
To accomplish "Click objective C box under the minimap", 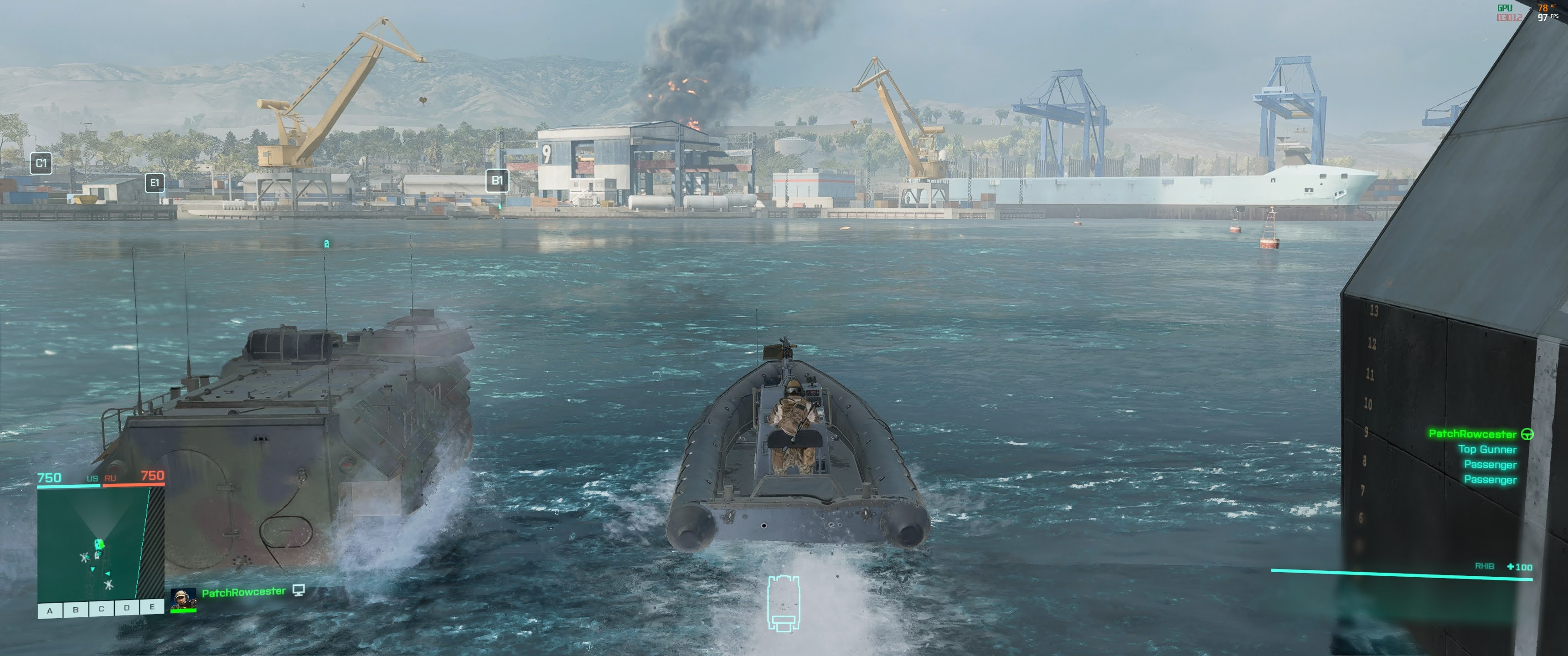I will click(101, 609).
